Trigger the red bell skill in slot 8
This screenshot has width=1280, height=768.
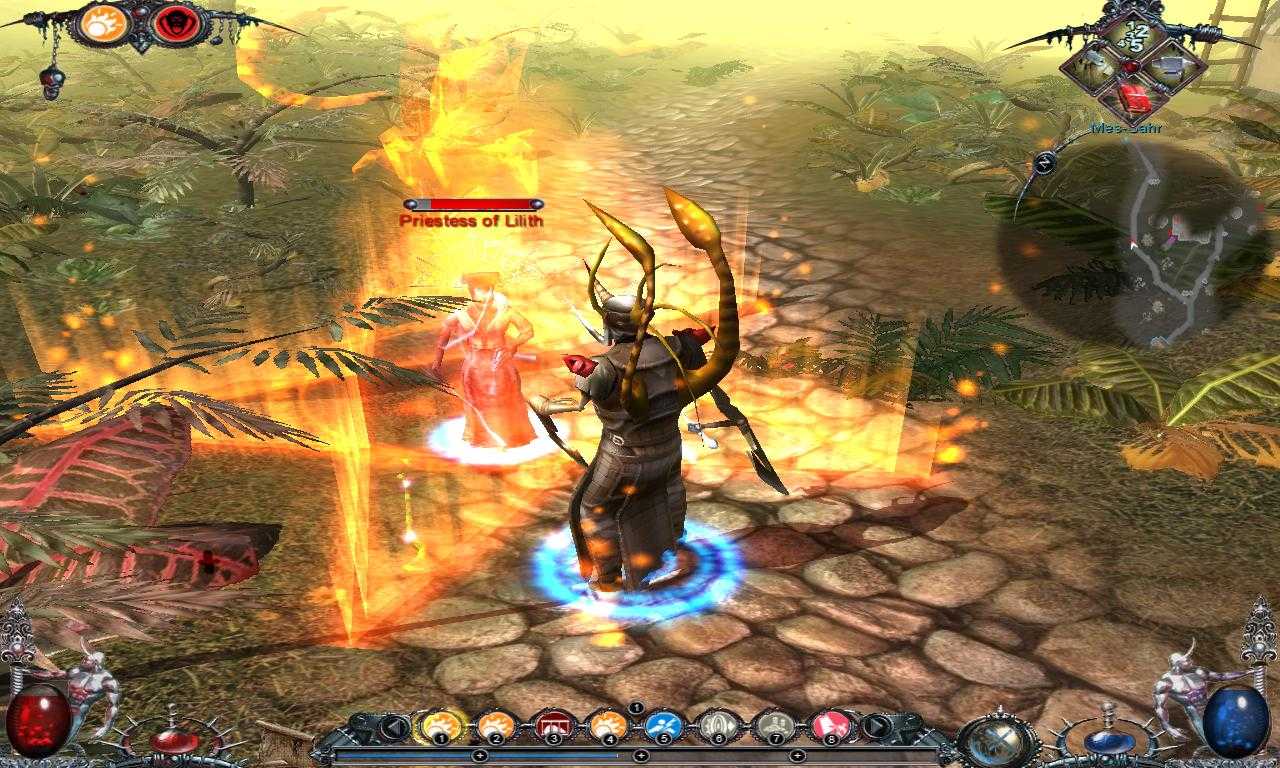(x=831, y=725)
